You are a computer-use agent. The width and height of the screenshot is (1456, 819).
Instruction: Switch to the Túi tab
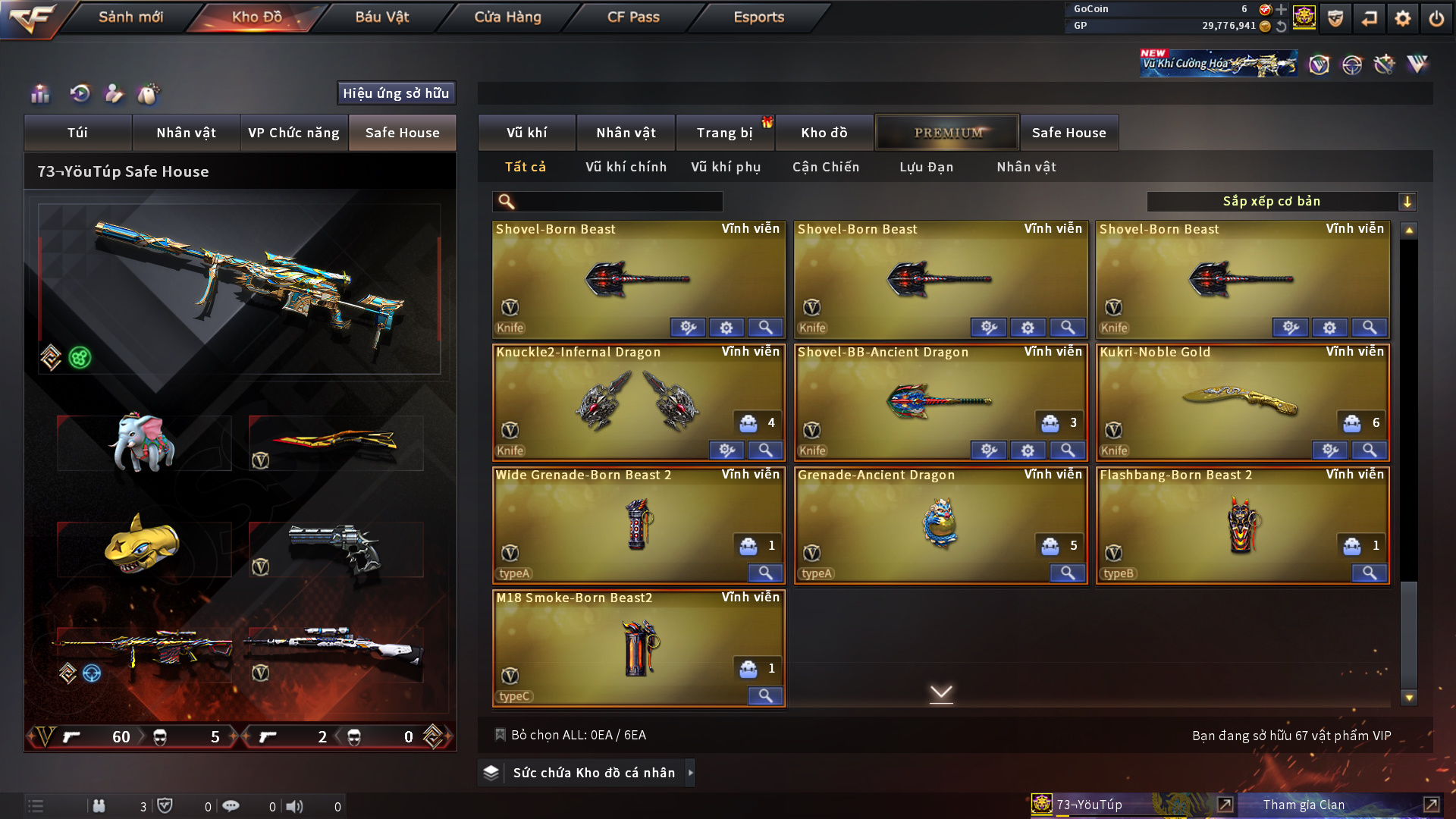click(x=77, y=133)
